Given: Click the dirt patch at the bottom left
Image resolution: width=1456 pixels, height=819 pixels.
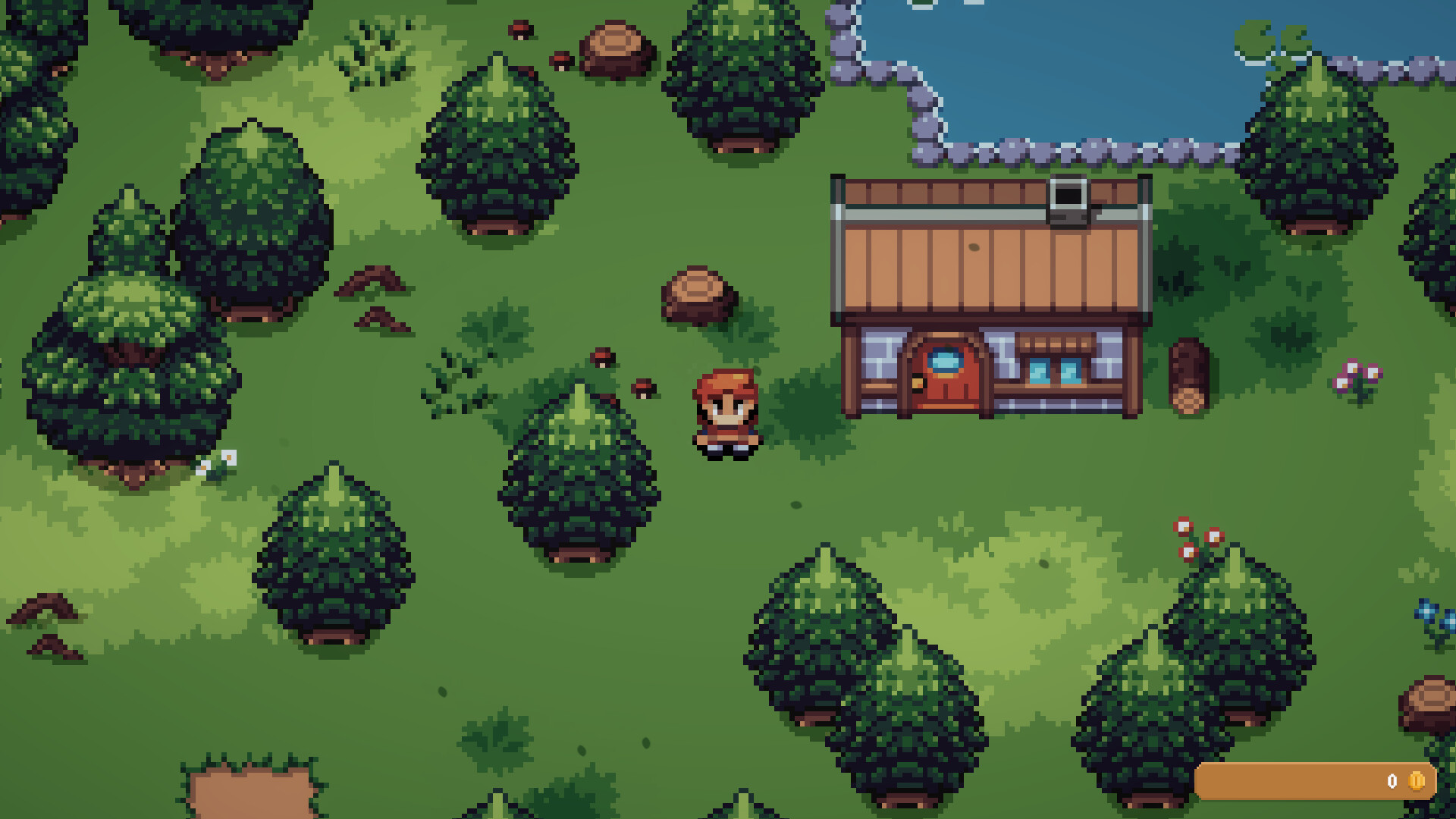Looking at the screenshot, I should coord(250,796).
